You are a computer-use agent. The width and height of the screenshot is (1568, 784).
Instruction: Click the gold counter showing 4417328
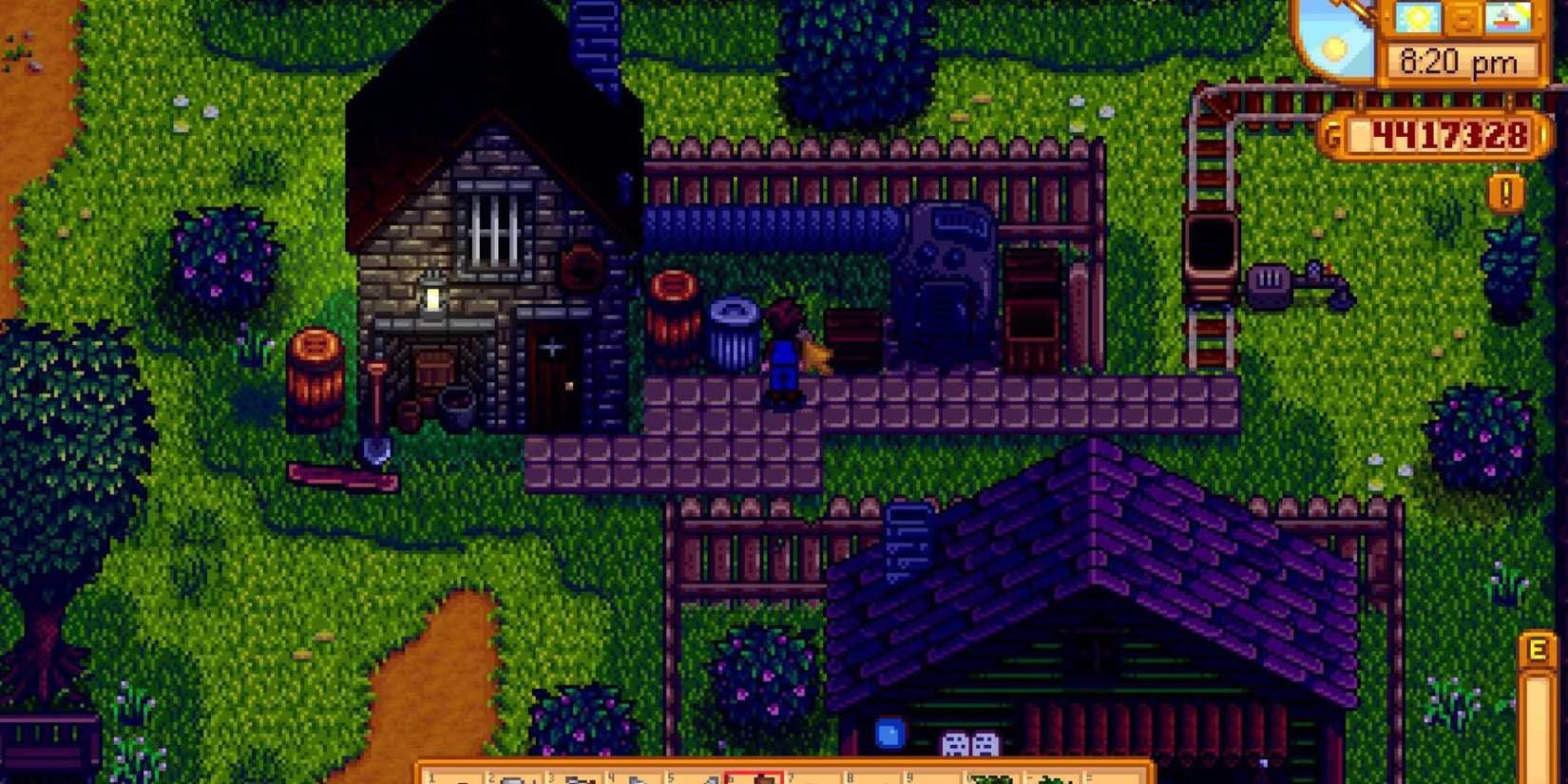click(1447, 133)
